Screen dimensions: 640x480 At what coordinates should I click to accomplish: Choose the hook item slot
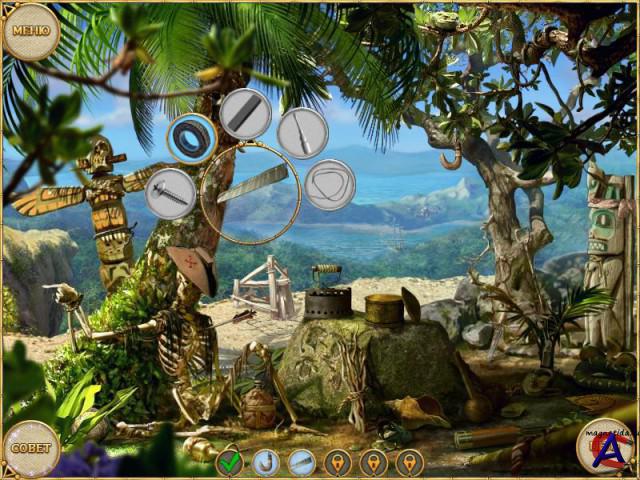click(265, 463)
